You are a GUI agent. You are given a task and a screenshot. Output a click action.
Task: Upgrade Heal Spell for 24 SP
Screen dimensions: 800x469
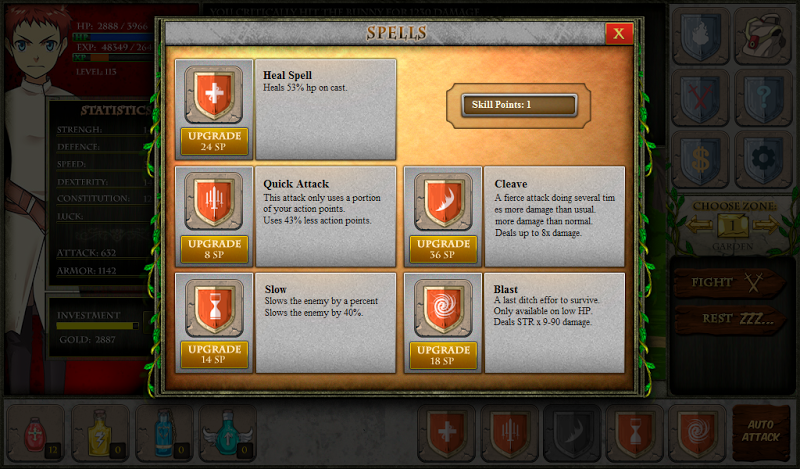point(214,141)
